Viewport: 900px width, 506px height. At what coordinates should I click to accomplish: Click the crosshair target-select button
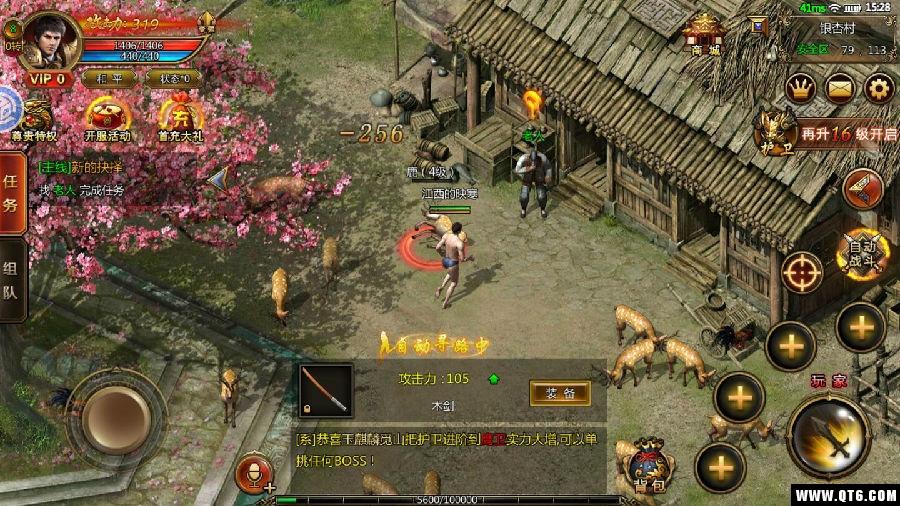802,271
